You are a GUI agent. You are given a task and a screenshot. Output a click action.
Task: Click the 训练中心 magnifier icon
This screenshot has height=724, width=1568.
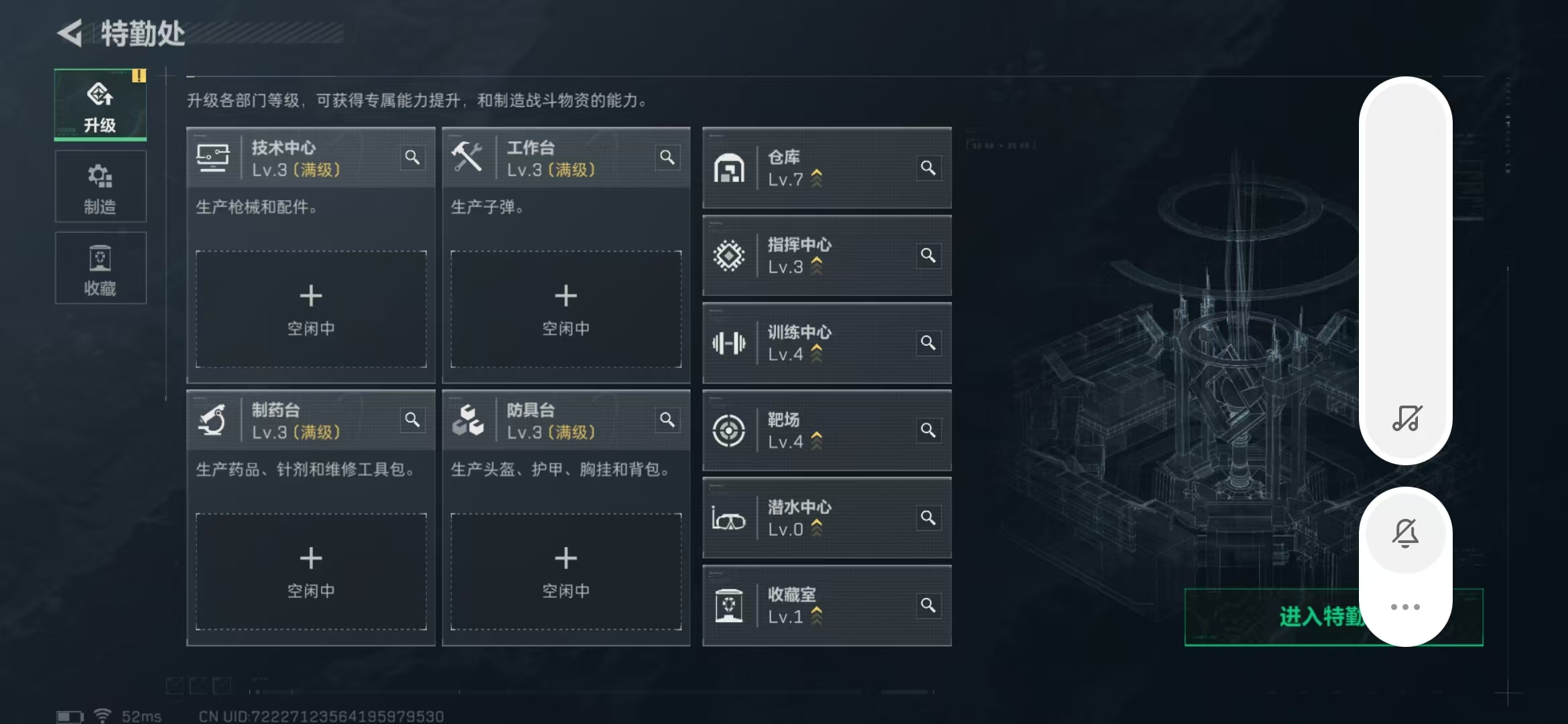[929, 343]
